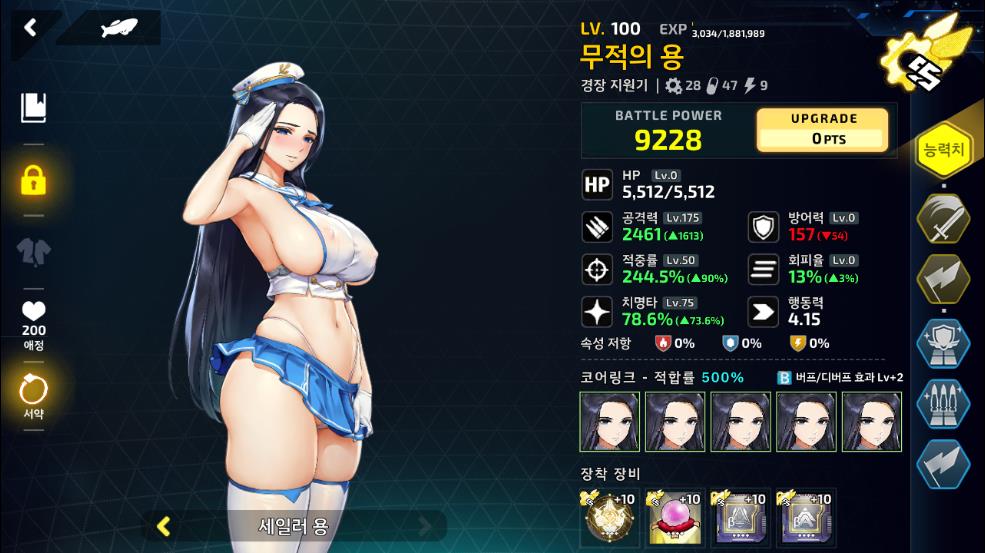The width and height of the screenshot is (985, 553).
Task: Open the blue shield hexagon tab
Action: coord(943,343)
